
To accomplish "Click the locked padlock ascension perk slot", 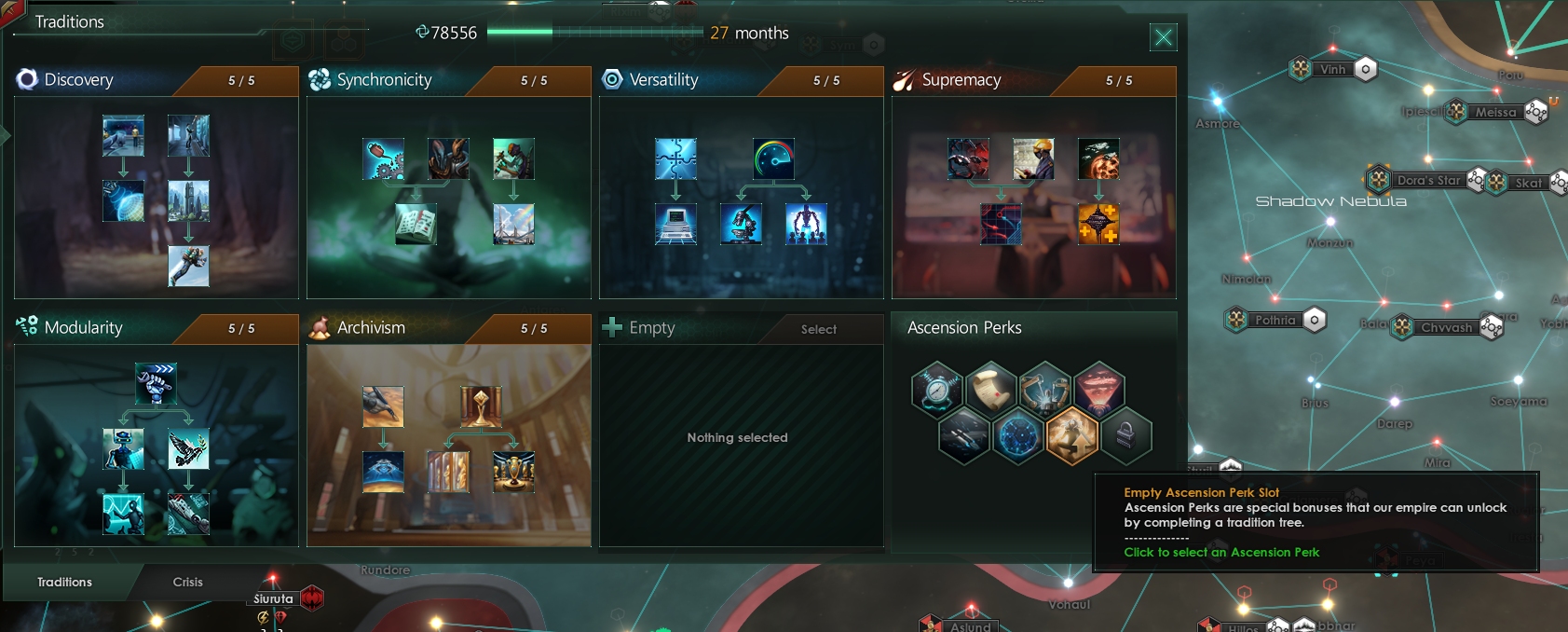I will pos(1125,435).
